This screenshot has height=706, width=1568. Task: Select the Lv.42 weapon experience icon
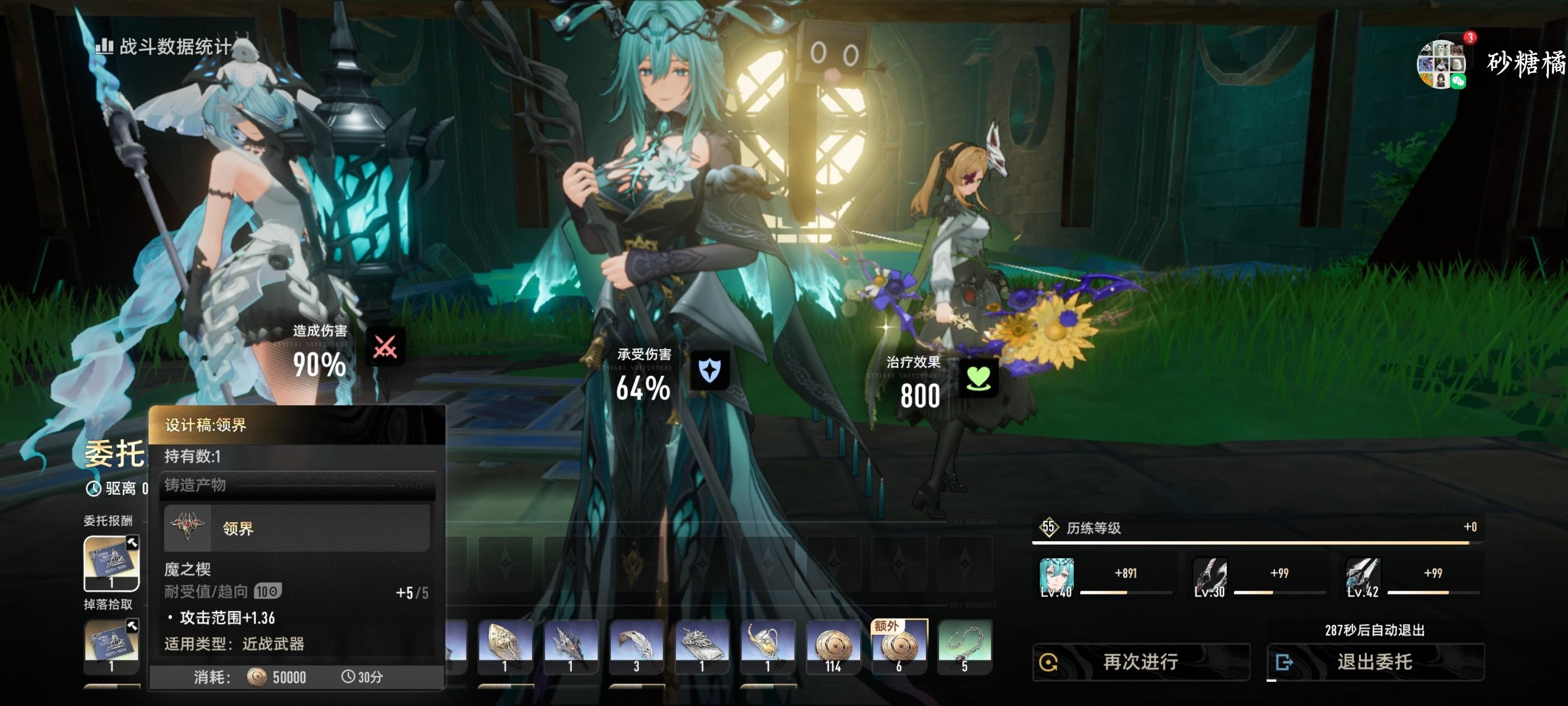coord(1363,576)
